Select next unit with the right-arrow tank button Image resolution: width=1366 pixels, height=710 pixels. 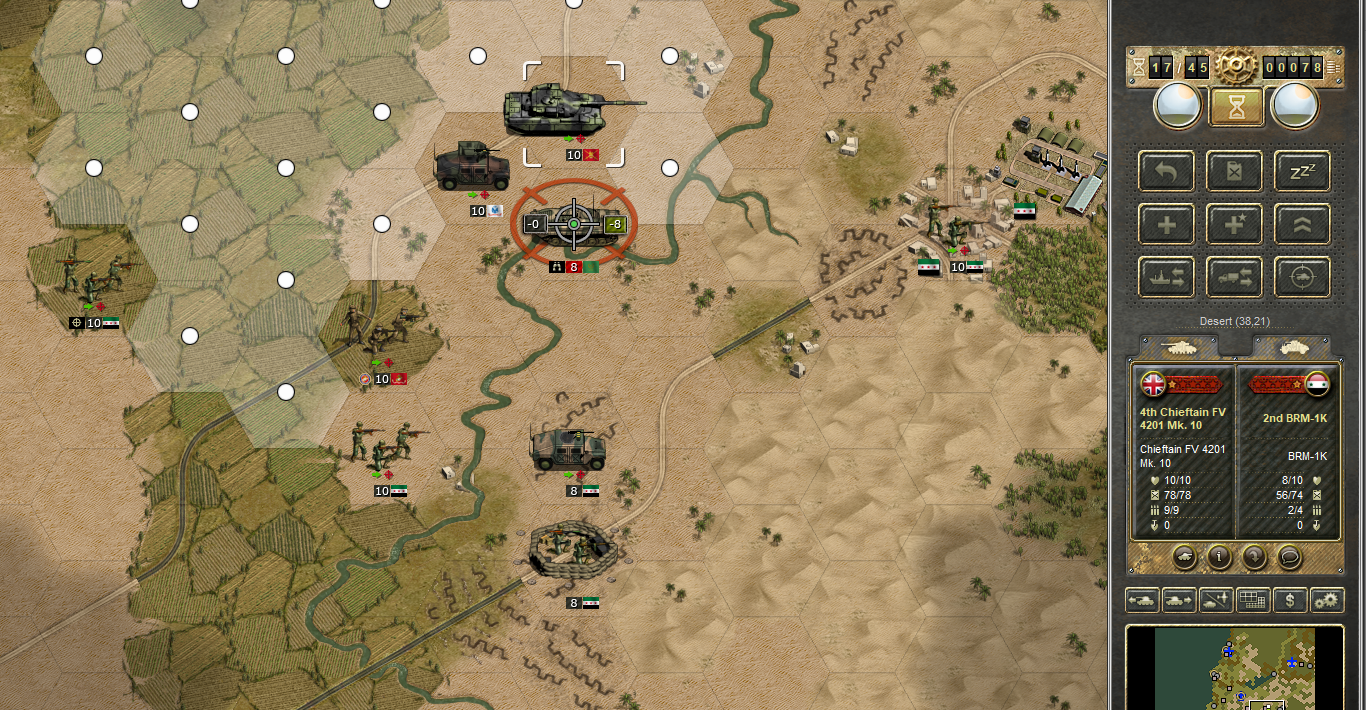tap(1178, 600)
